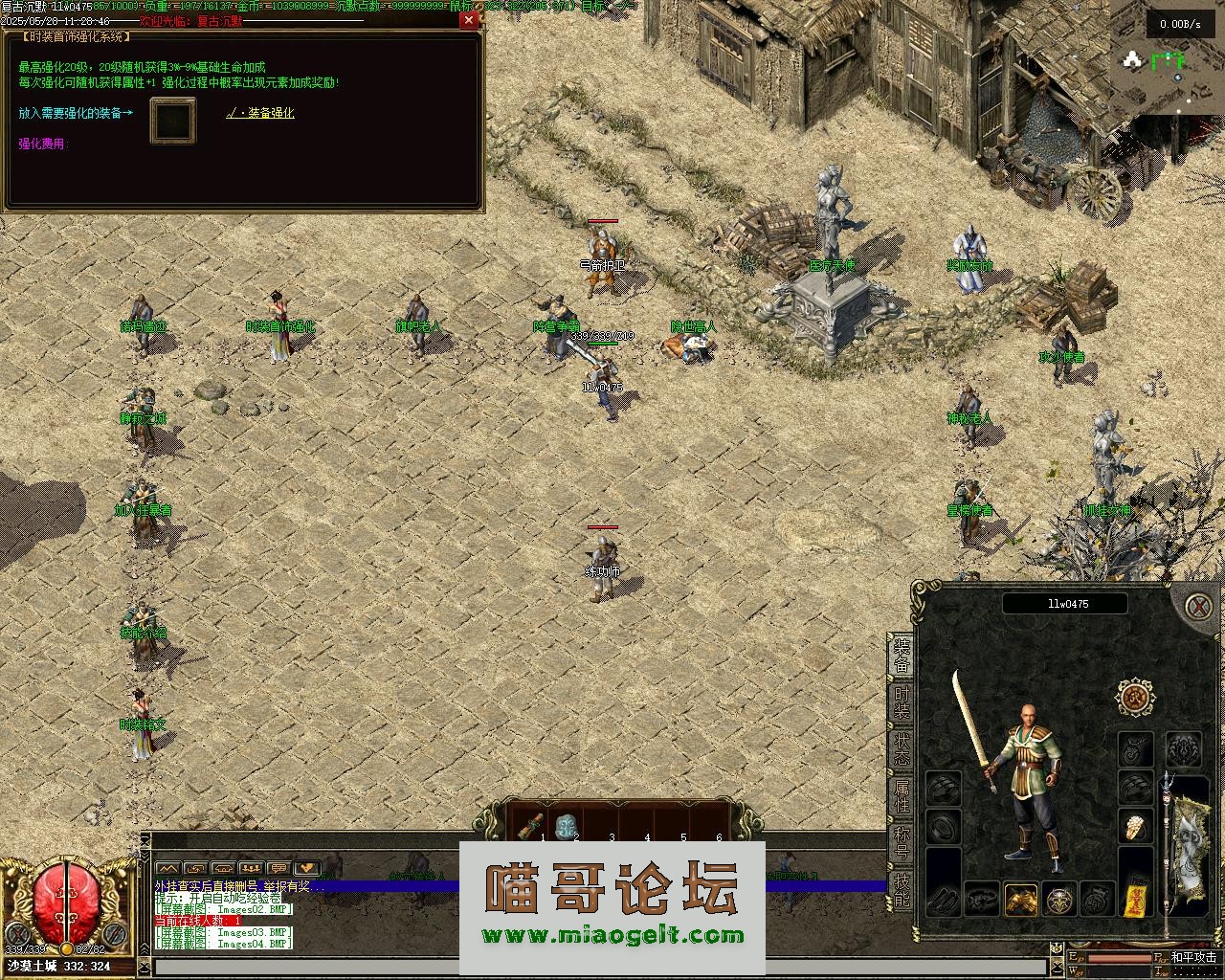Screen dimensions: 1225x980
Task: Toggle the 和平攻击 attack mode label
Action: (x=1192, y=957)
